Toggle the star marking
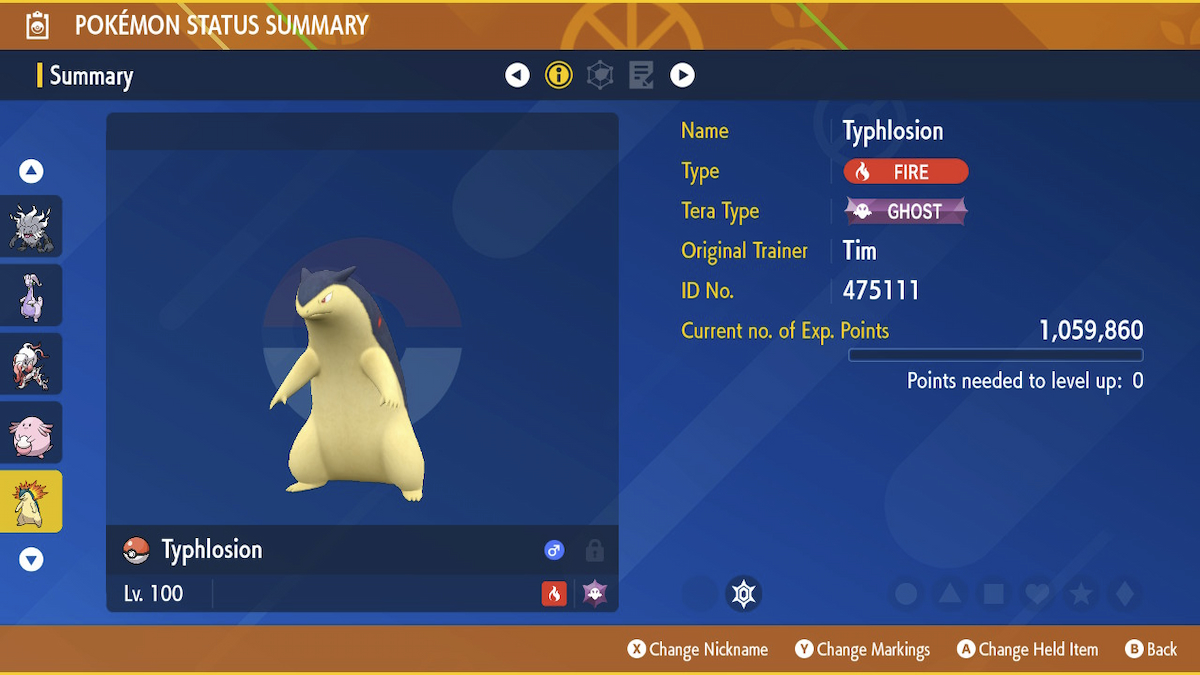 click(1081, 594)
